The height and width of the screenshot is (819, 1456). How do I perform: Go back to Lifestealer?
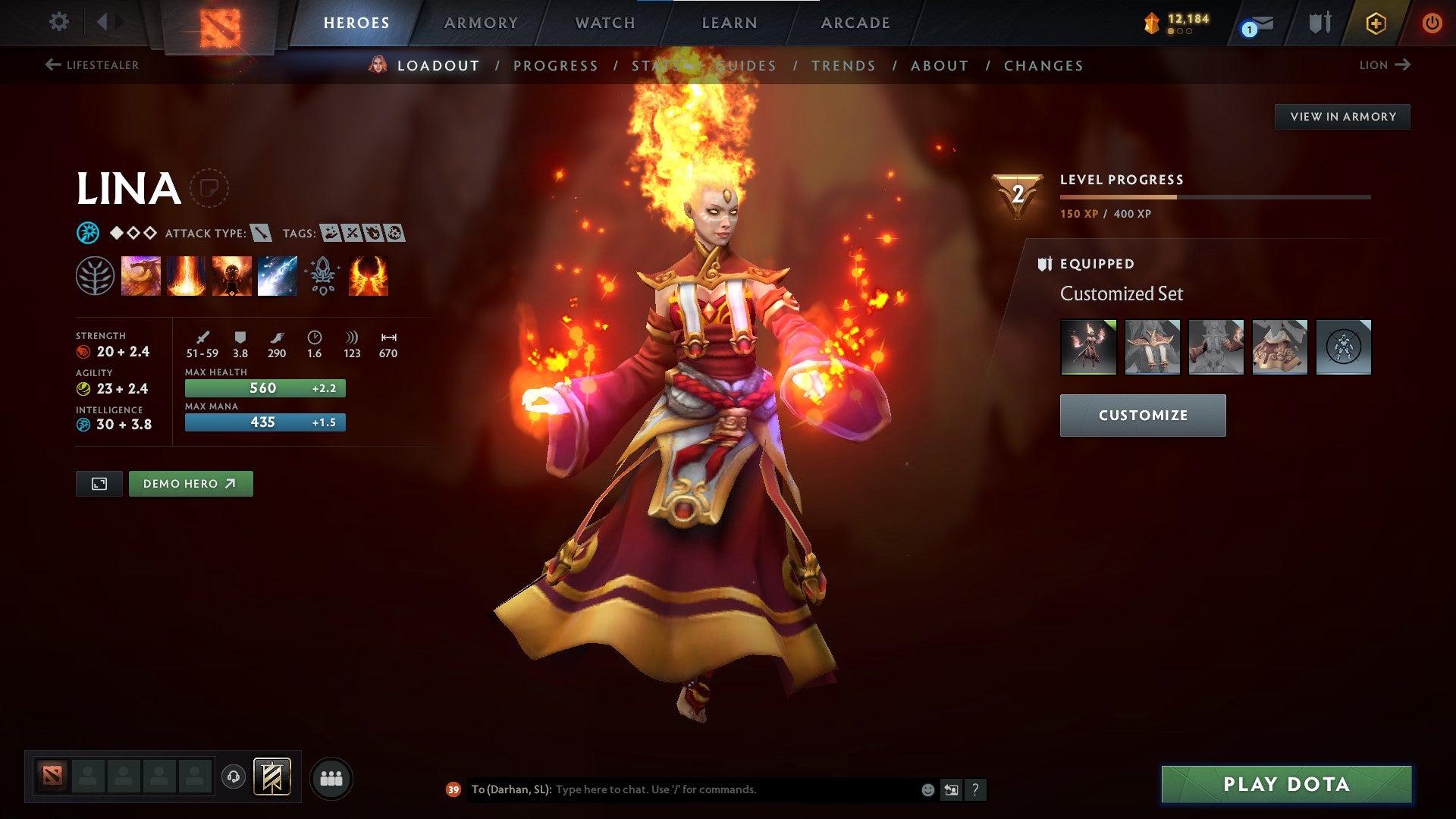(x=94, y=65)
